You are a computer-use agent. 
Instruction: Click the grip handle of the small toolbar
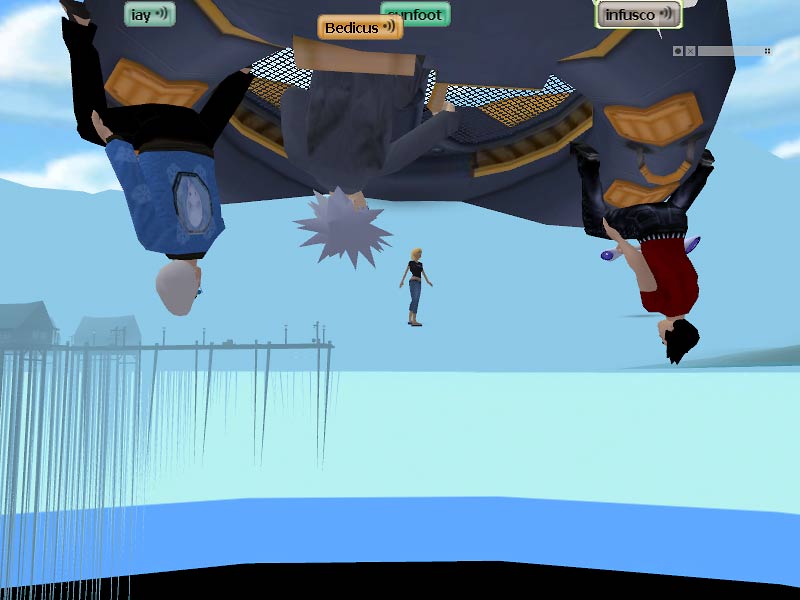[x=767, y=51]
